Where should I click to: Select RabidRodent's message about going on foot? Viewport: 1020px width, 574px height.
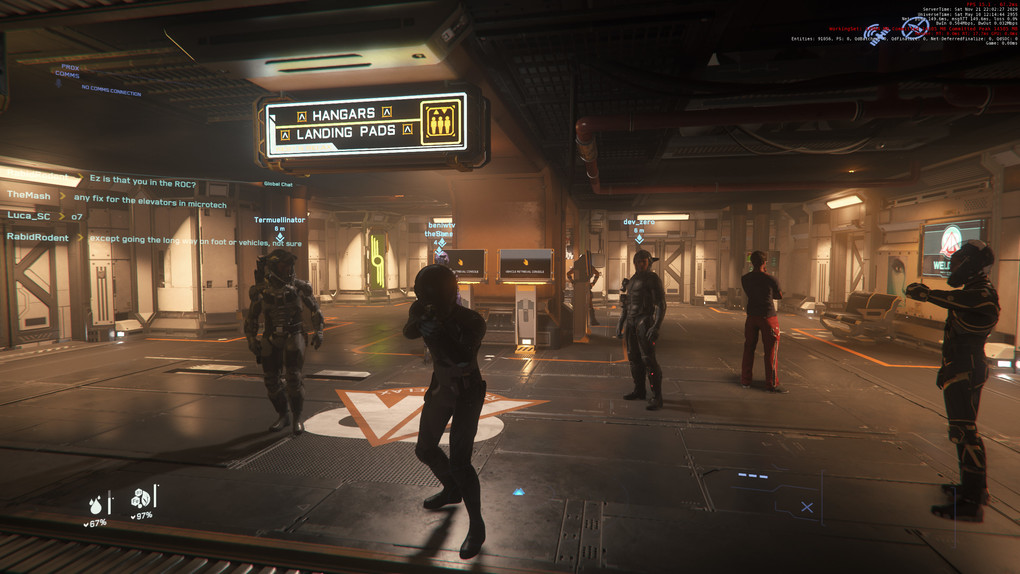pyautogui.click(x=195, y=240)
